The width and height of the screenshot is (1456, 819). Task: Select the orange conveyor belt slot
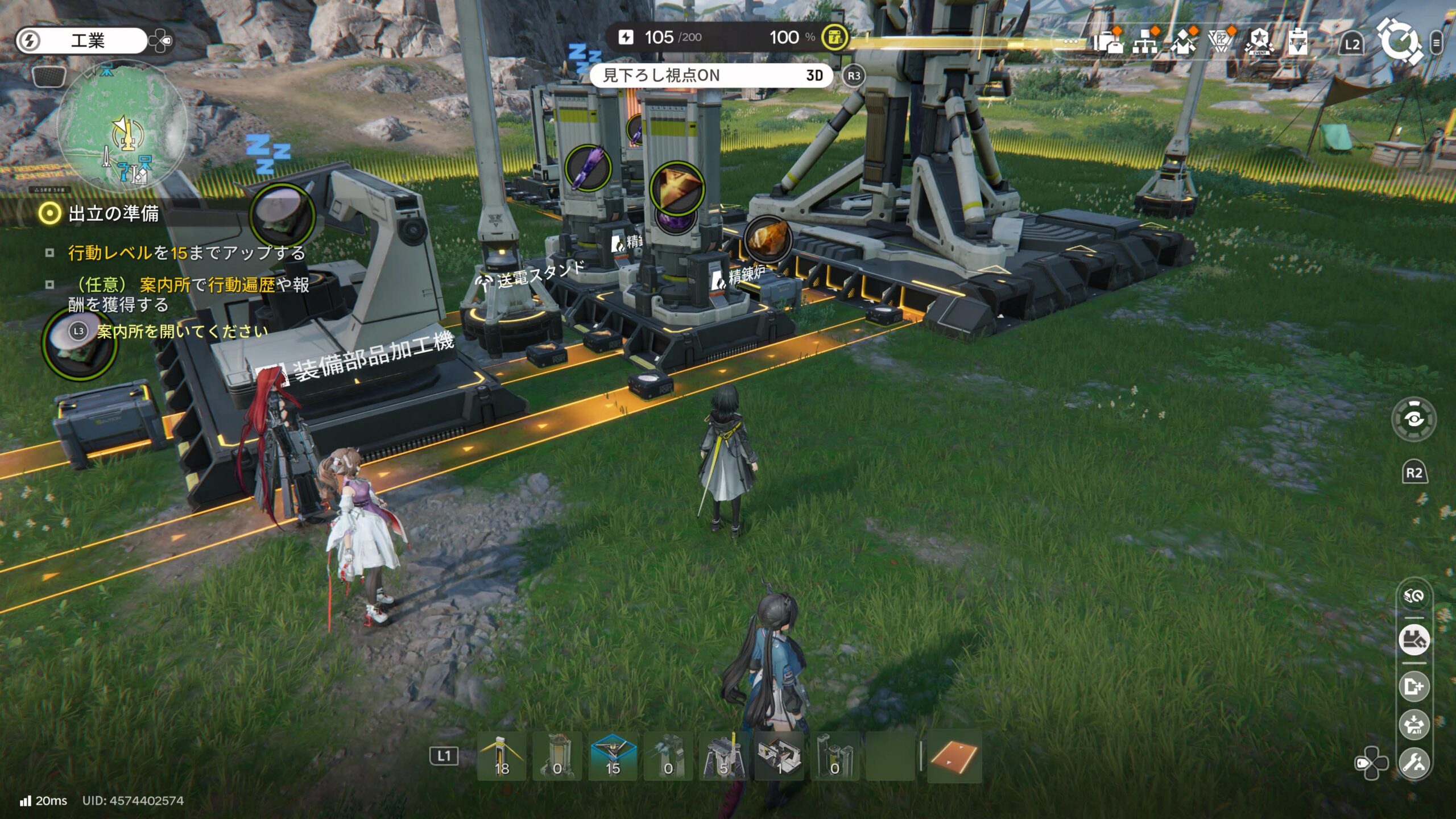pos(954,756)
